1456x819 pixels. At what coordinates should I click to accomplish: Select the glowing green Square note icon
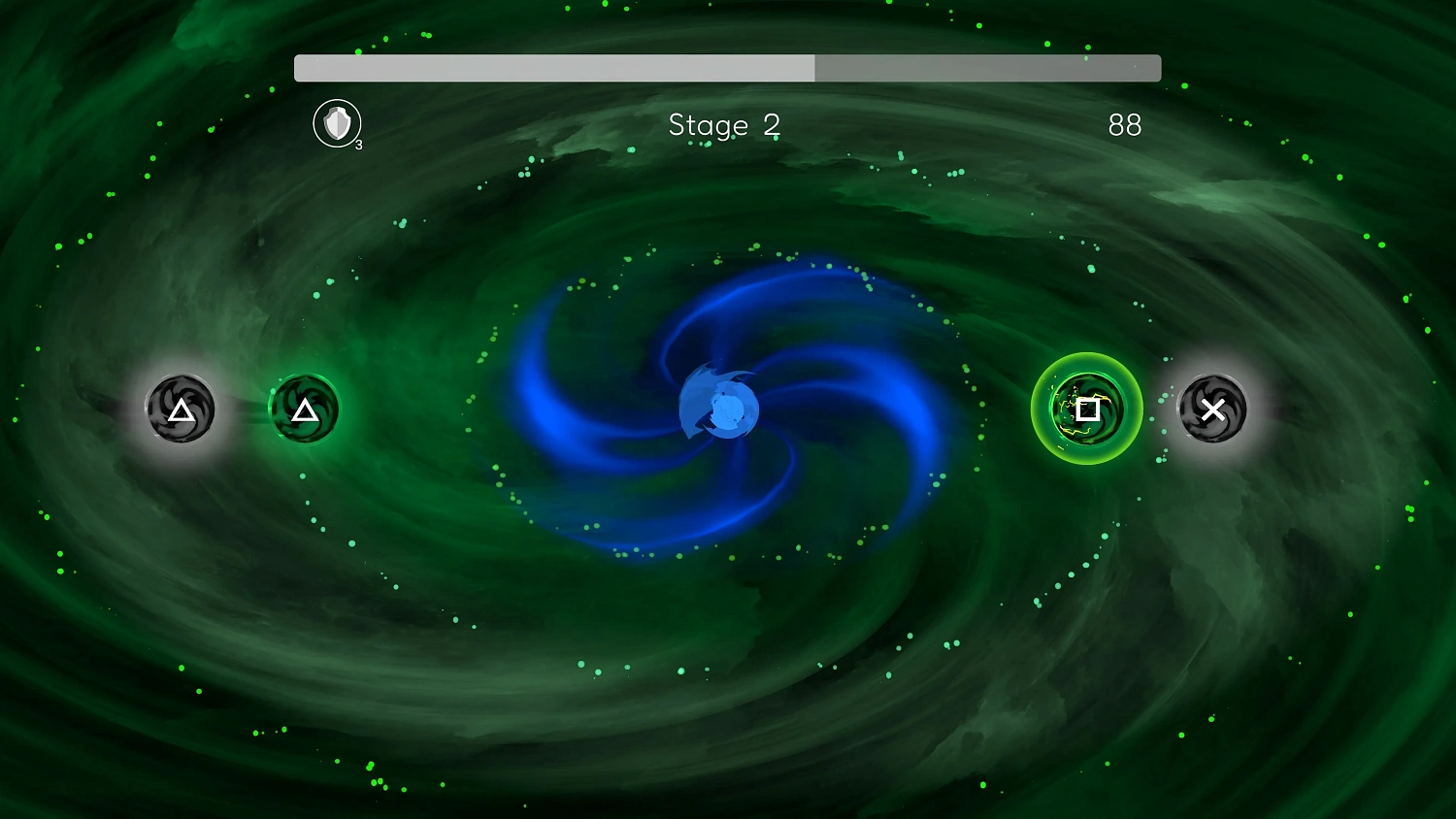[1086, 409]
